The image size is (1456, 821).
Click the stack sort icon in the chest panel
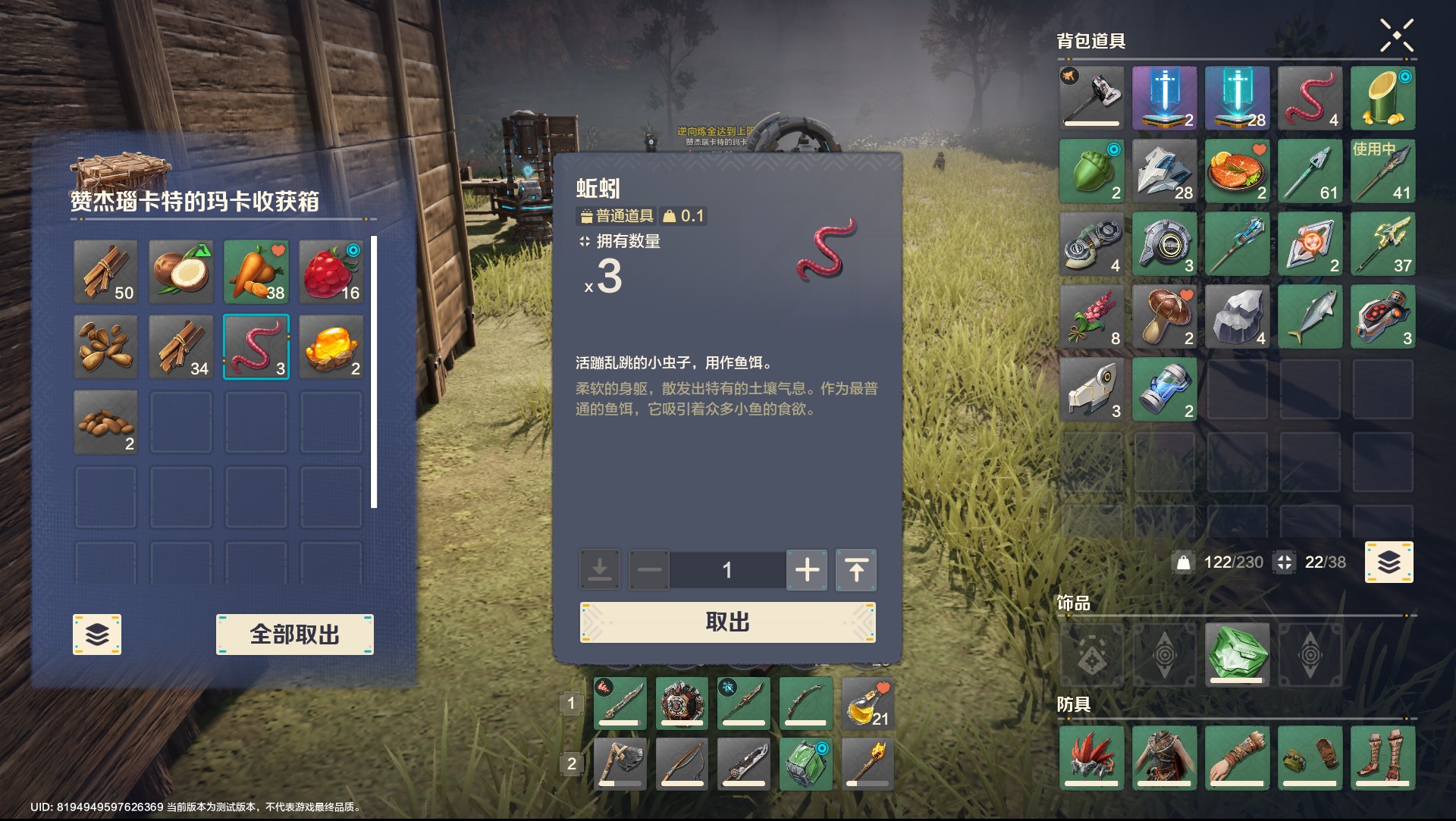point(96,634)
